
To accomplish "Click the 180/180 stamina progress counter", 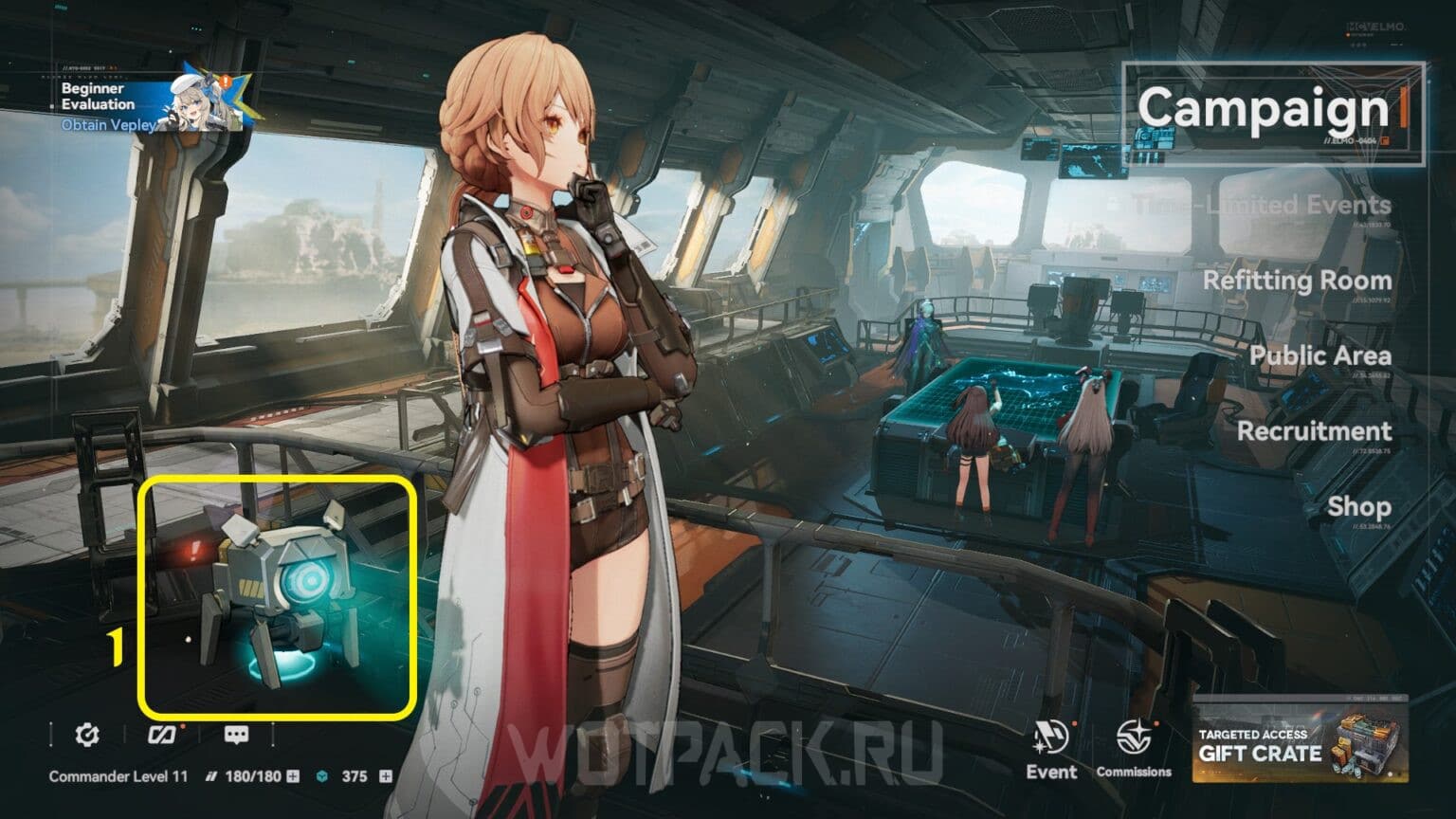I will point(251,775).
